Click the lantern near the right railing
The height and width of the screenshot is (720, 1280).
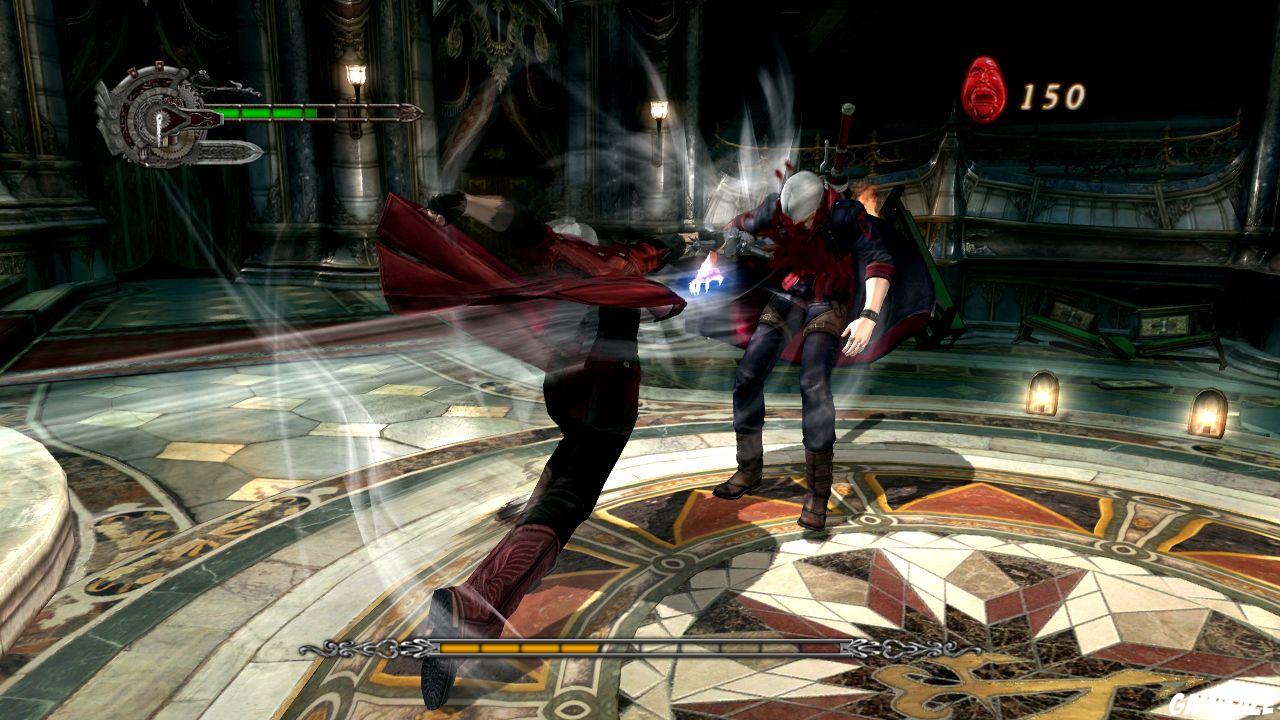(x=1043, y=393)
